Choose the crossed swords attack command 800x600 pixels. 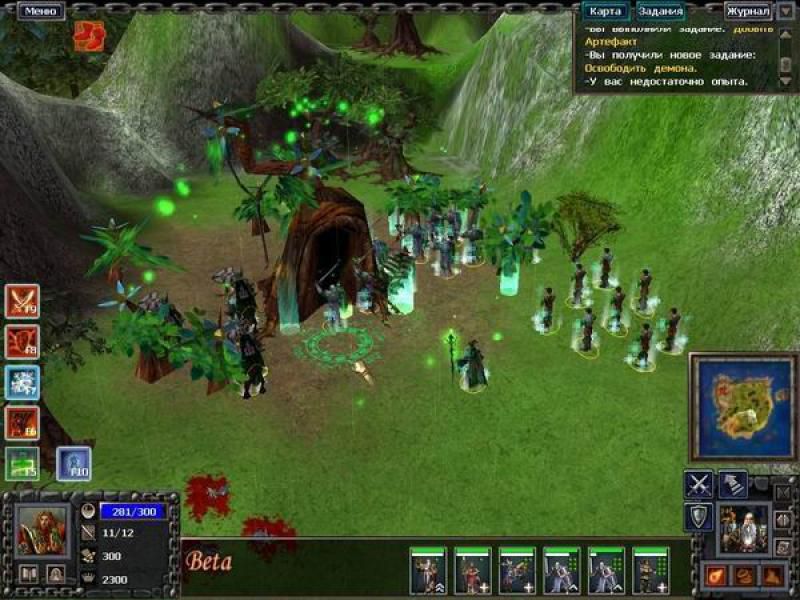coord(698,484)
